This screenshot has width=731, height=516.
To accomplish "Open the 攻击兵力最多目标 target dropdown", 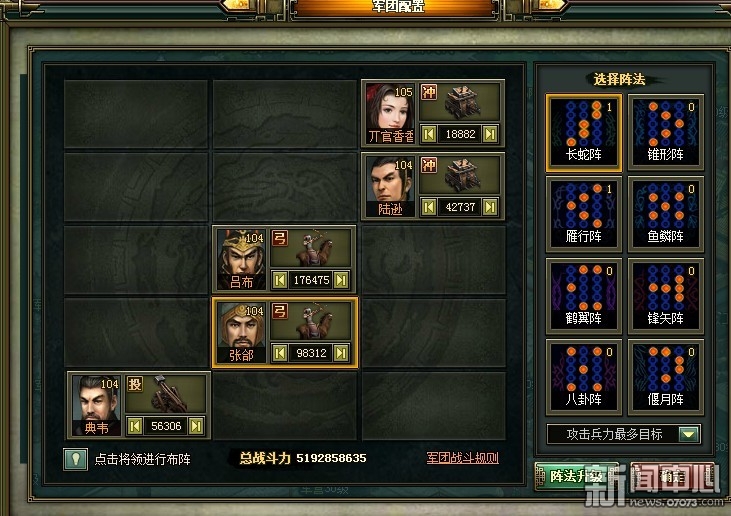I will [688, 434].
